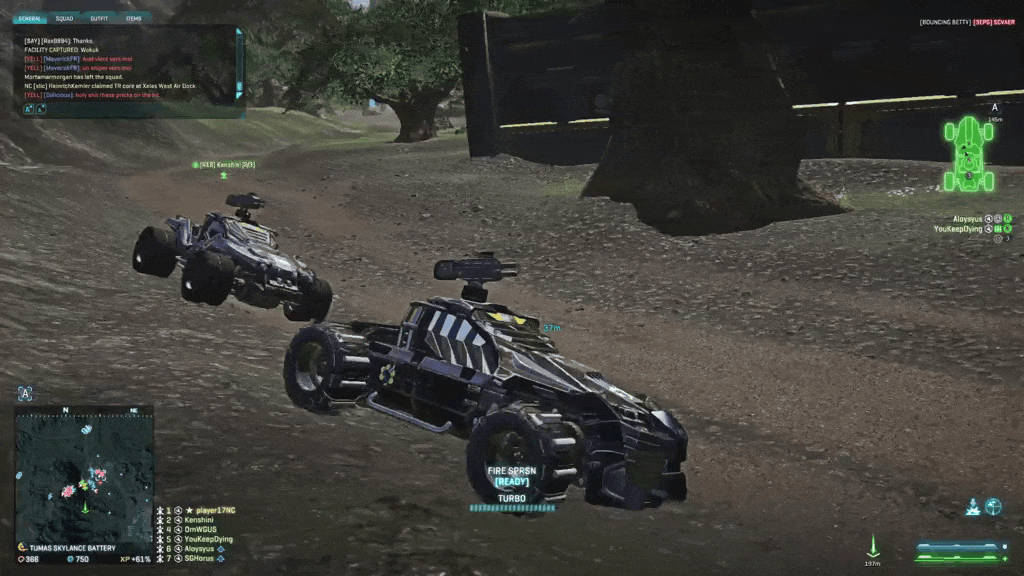The width and height of the screenshot is (1024, 576).
Task: Select vehicle occupant Aloysyus
Action: click(969, 218)
